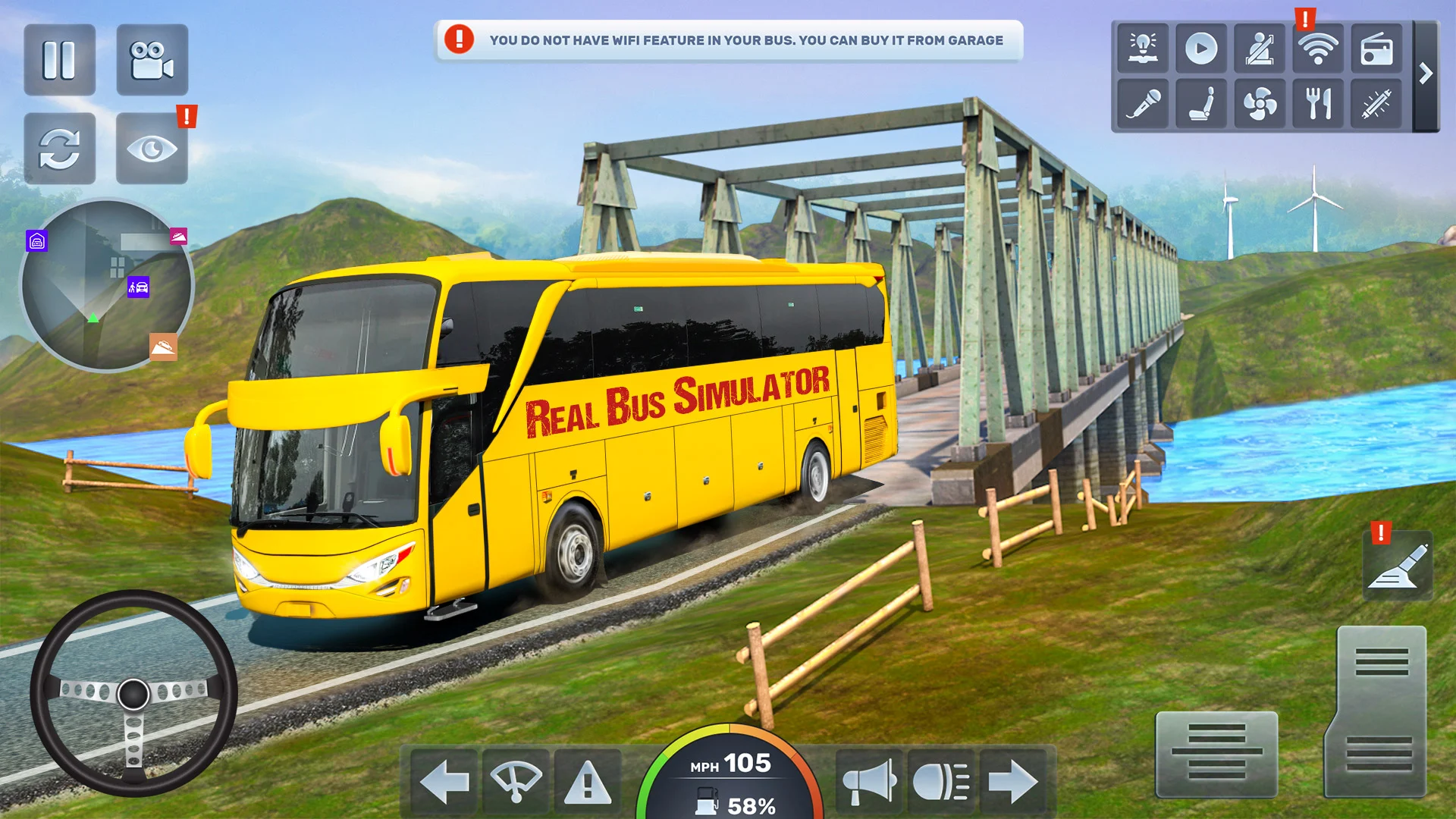1456x819 pixels.
Task: Activate the right turn signal arrow
Action: click(x=1013, y=782)
